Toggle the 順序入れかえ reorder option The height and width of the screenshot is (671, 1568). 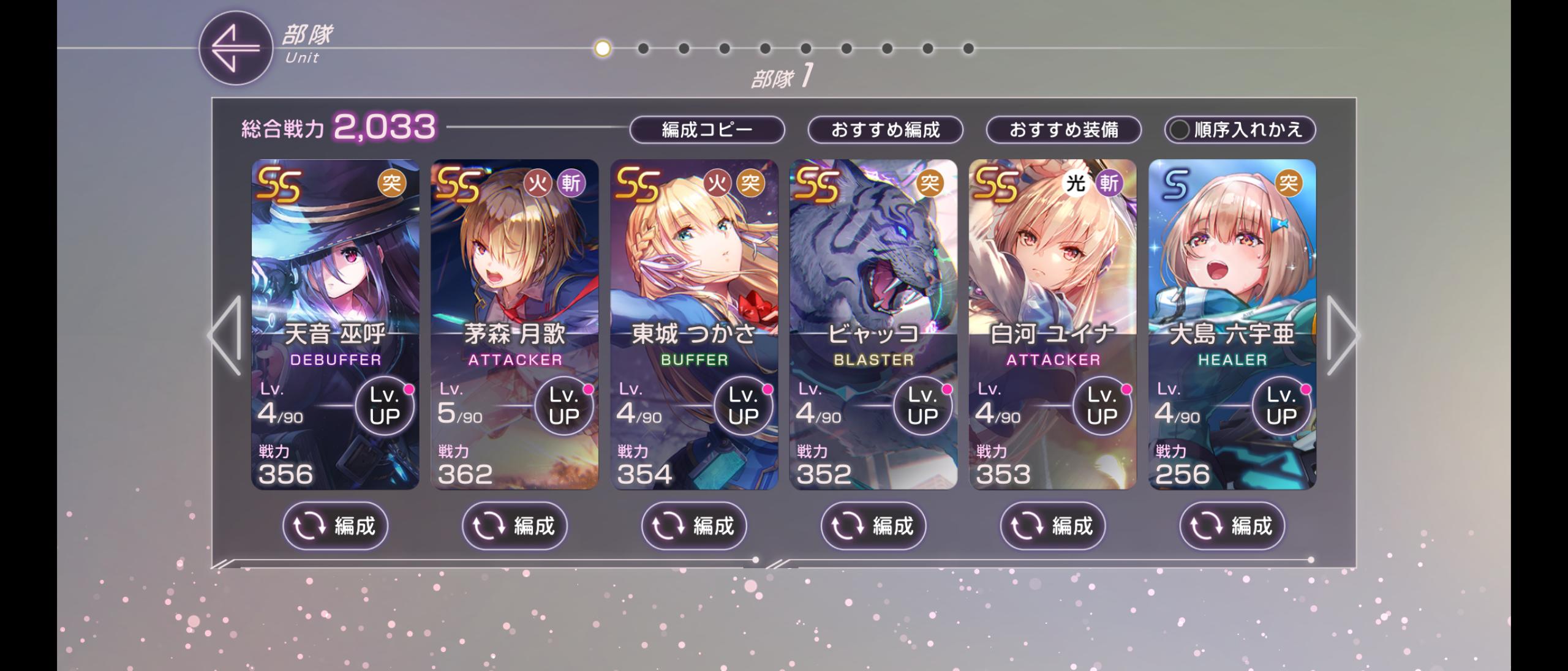pyautogui.click(x=1240, y=130)
